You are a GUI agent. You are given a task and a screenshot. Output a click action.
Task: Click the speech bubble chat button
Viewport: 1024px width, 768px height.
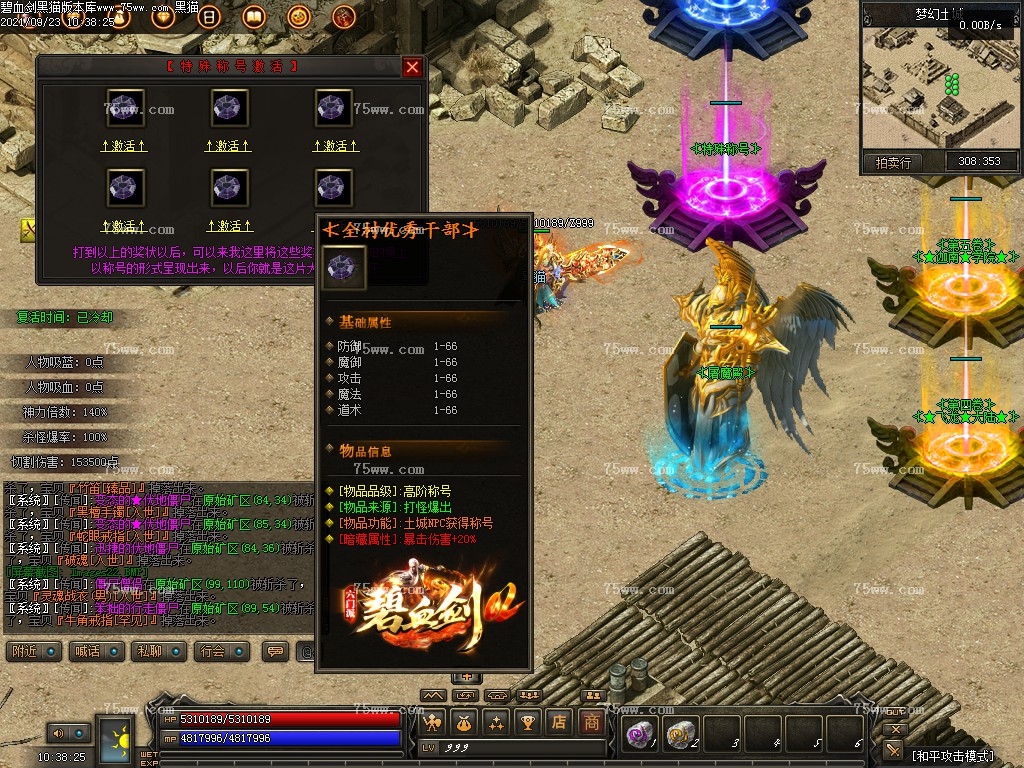point(275,651)
